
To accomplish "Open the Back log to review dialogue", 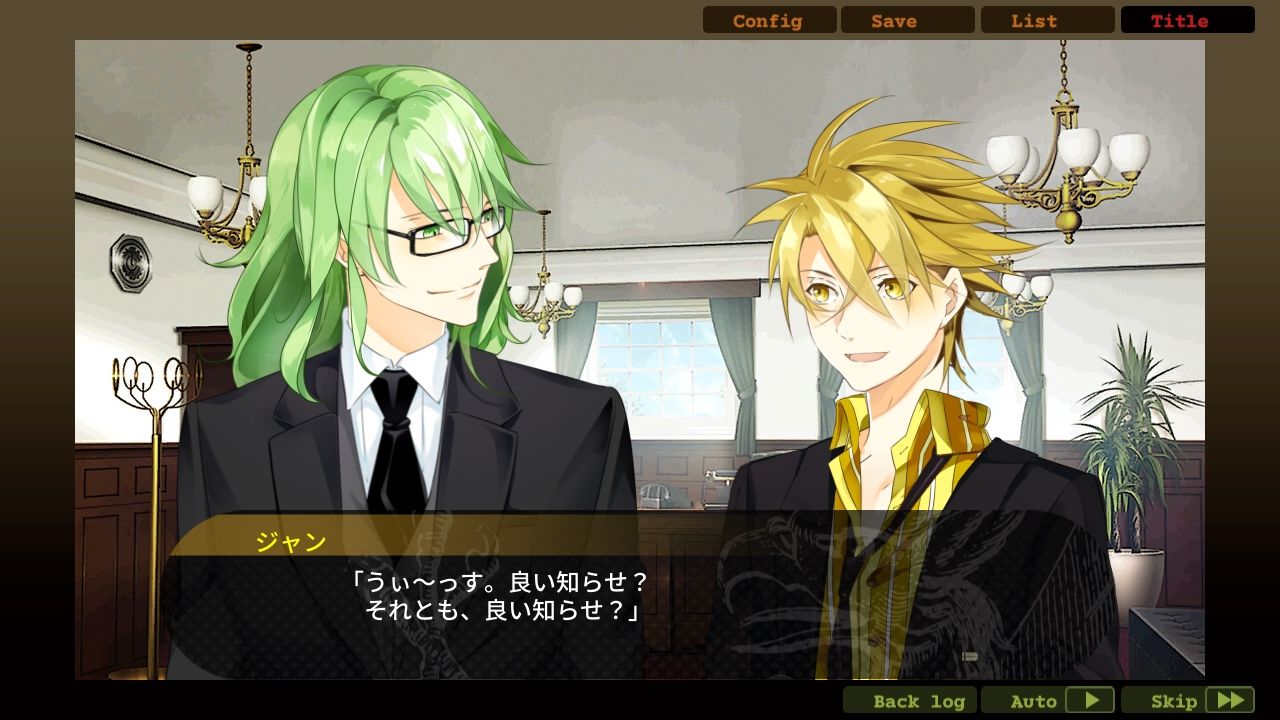I will click(910, 700).
